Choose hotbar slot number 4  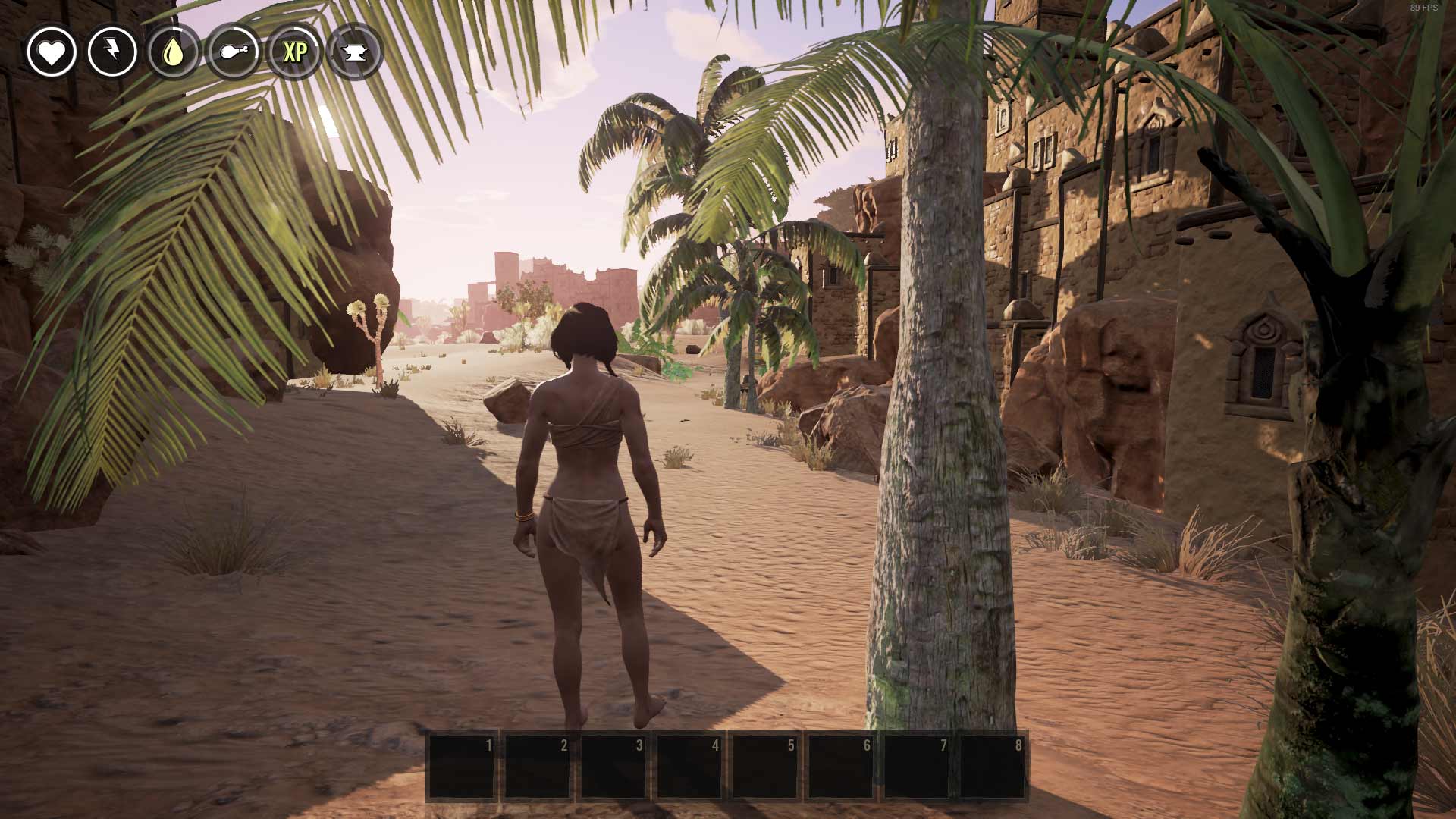tap(689, 766)
